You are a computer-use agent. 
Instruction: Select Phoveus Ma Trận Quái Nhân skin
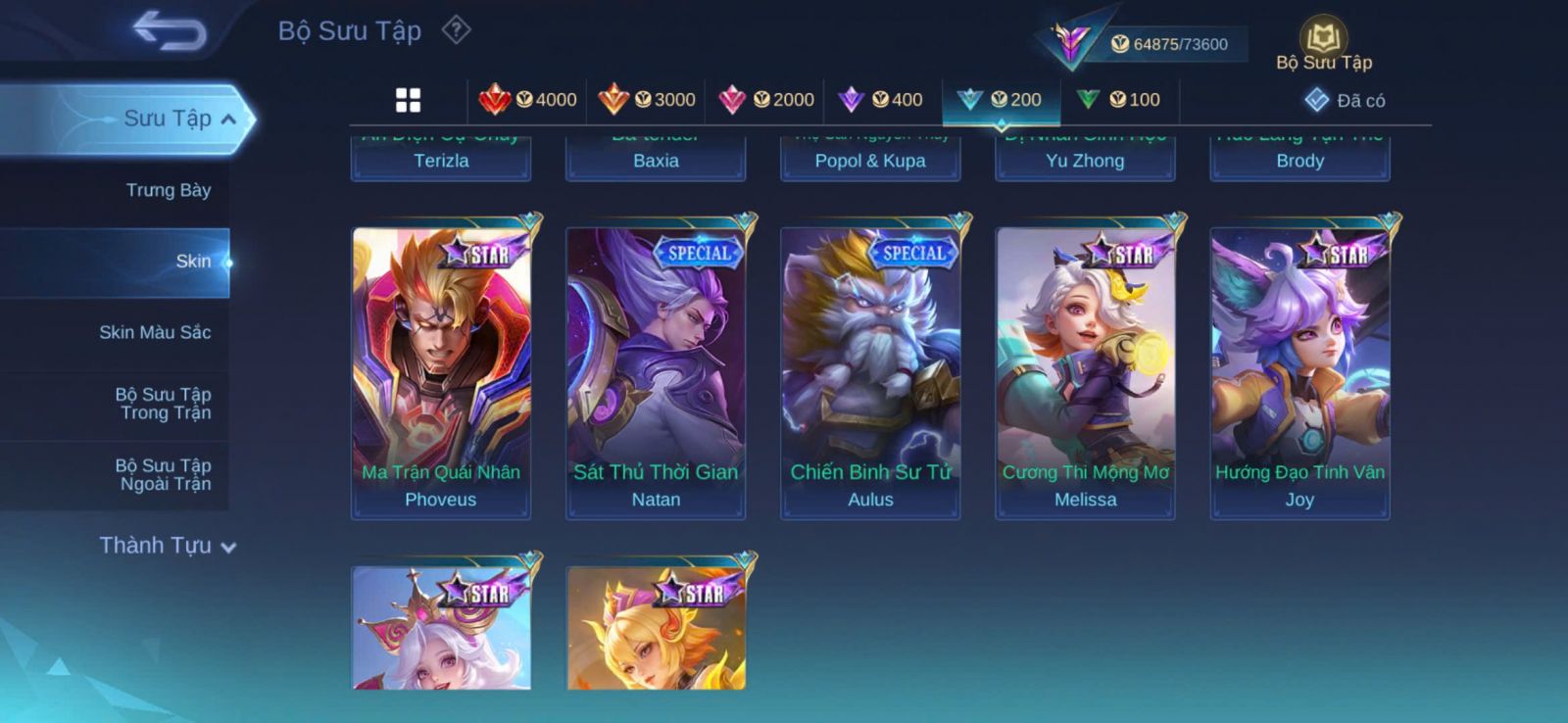[x=441, y=372]
